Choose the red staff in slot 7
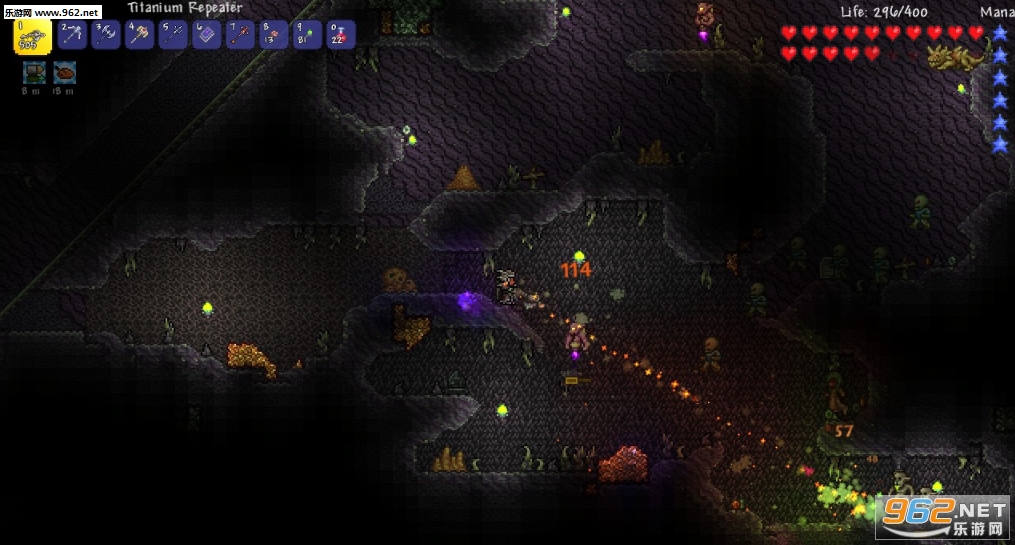Viewport: 1015px width, 545px height. click(x=240, y=35)
